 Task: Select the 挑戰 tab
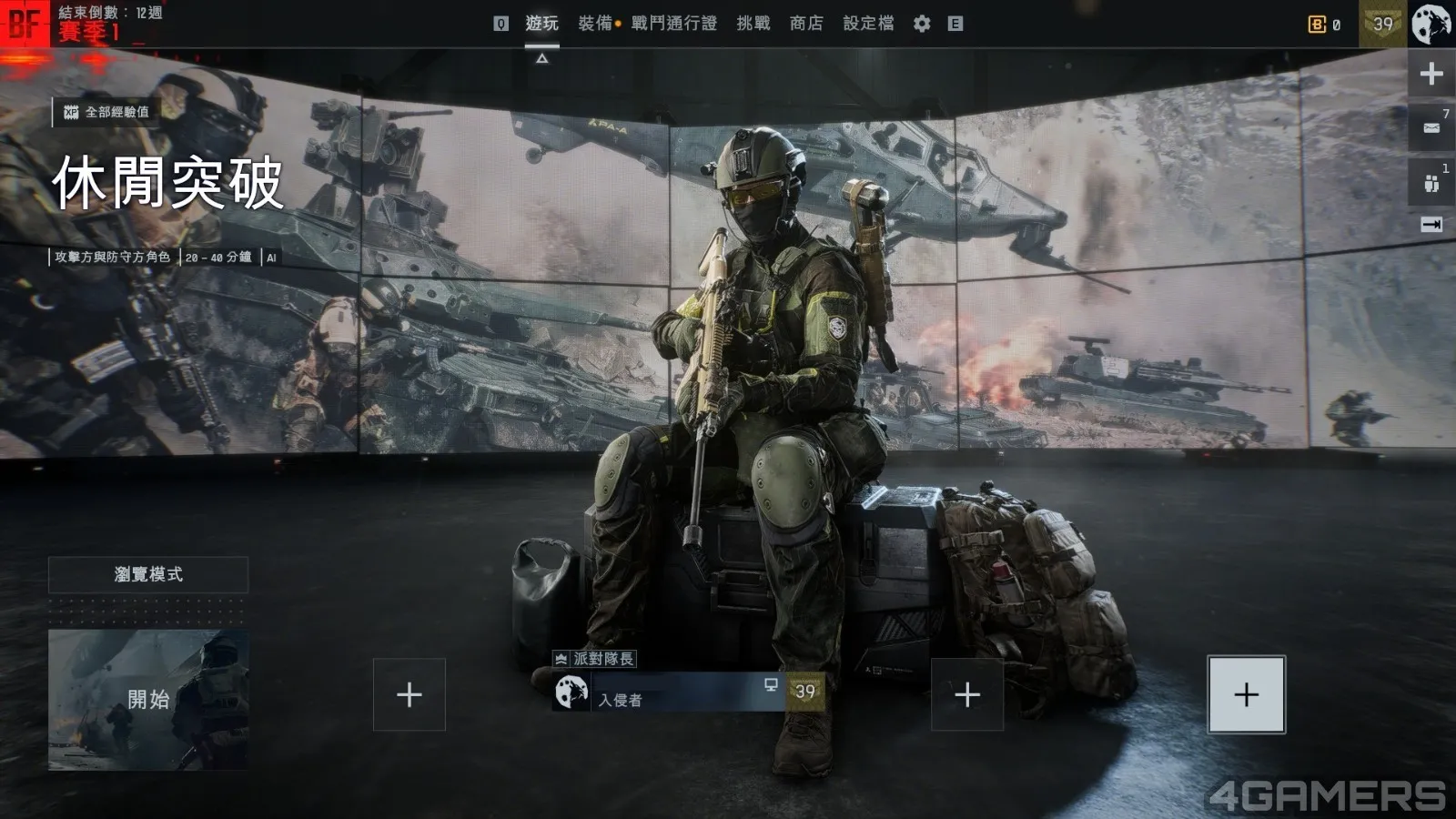pos(753,24)
